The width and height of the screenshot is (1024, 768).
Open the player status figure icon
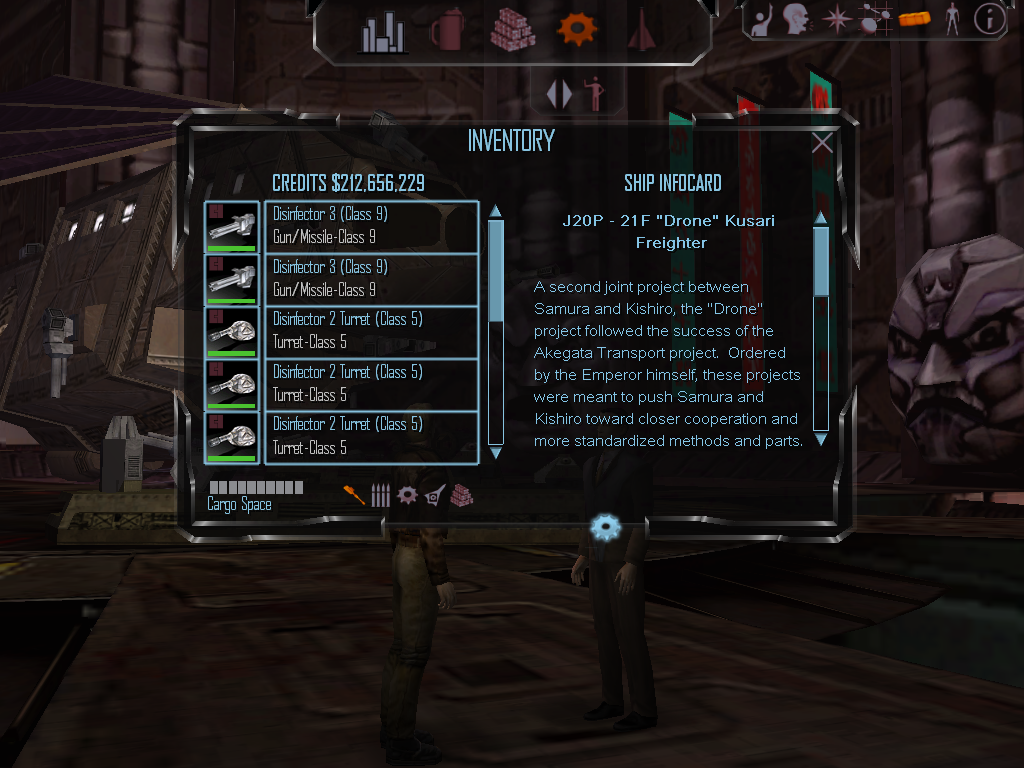pyautogui.click(x=952, y=19)
